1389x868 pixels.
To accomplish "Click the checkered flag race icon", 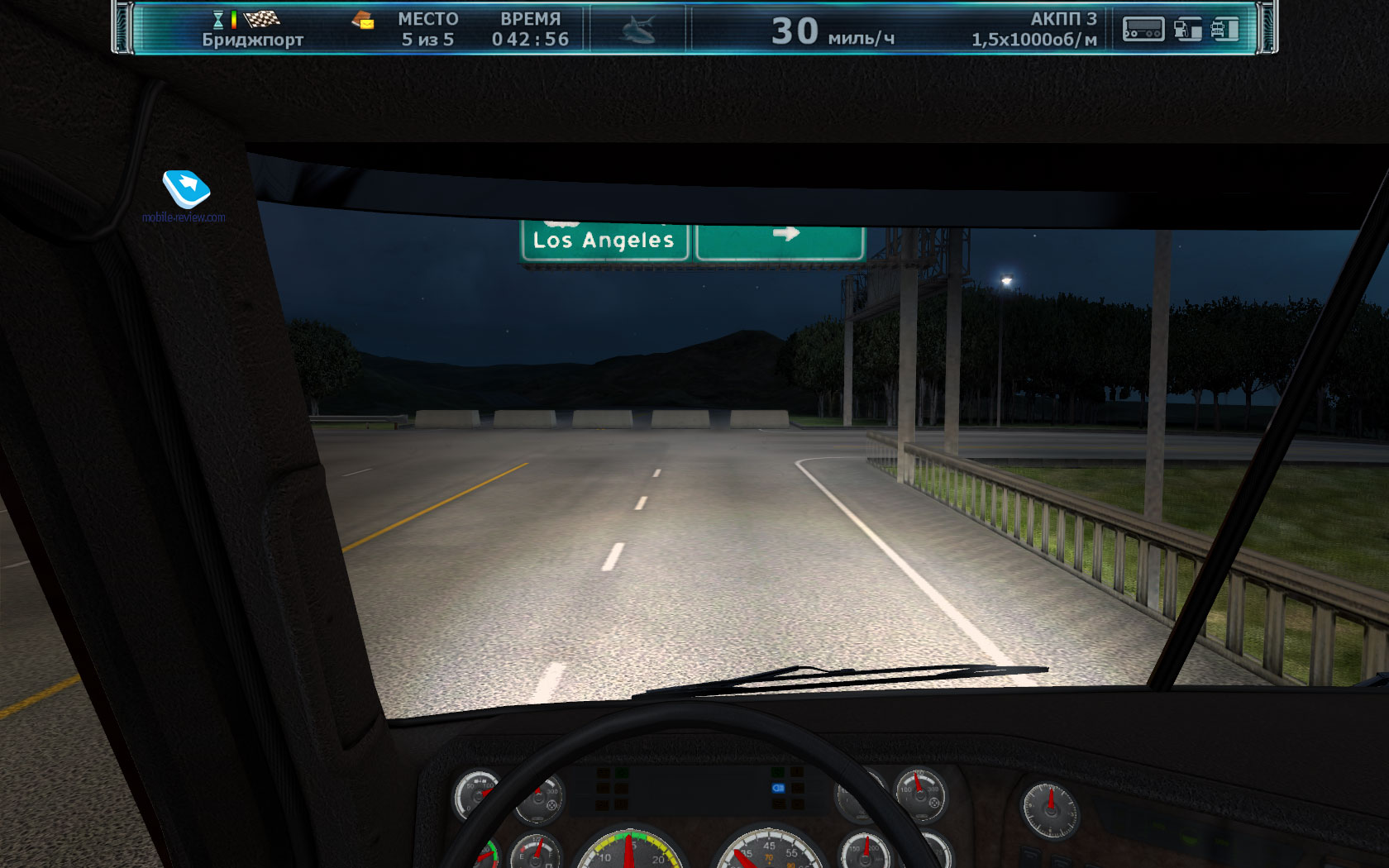I will tap(262, 18).
